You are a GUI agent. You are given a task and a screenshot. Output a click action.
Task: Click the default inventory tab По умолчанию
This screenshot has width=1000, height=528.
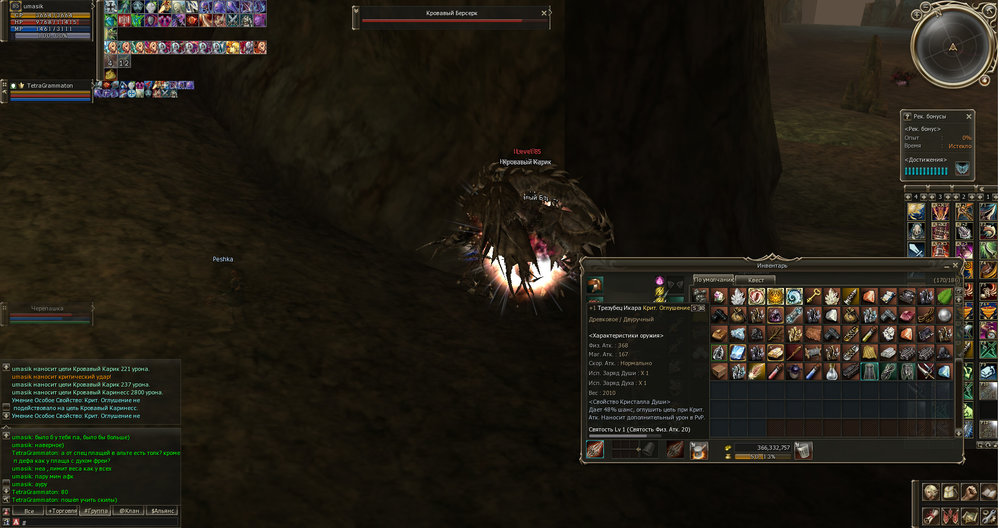(x=714, y=280)
